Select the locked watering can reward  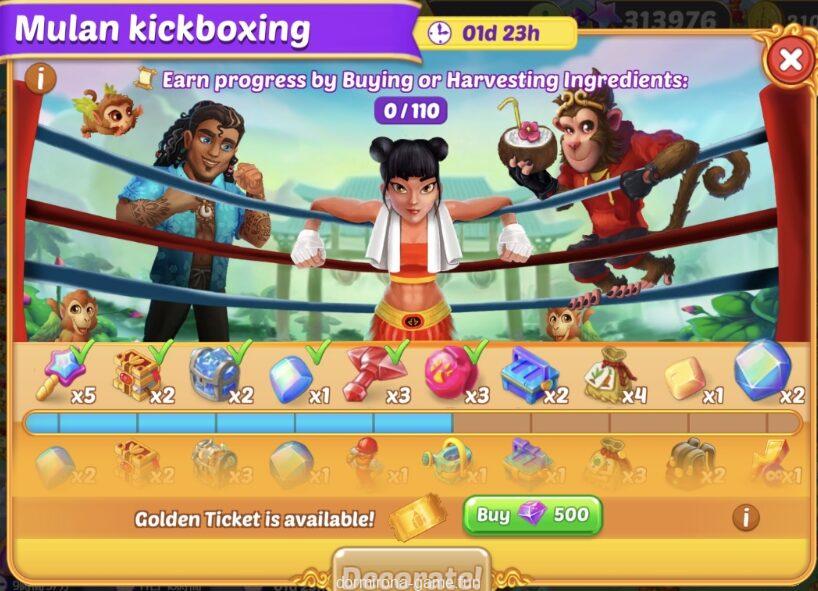pos(447,464)
